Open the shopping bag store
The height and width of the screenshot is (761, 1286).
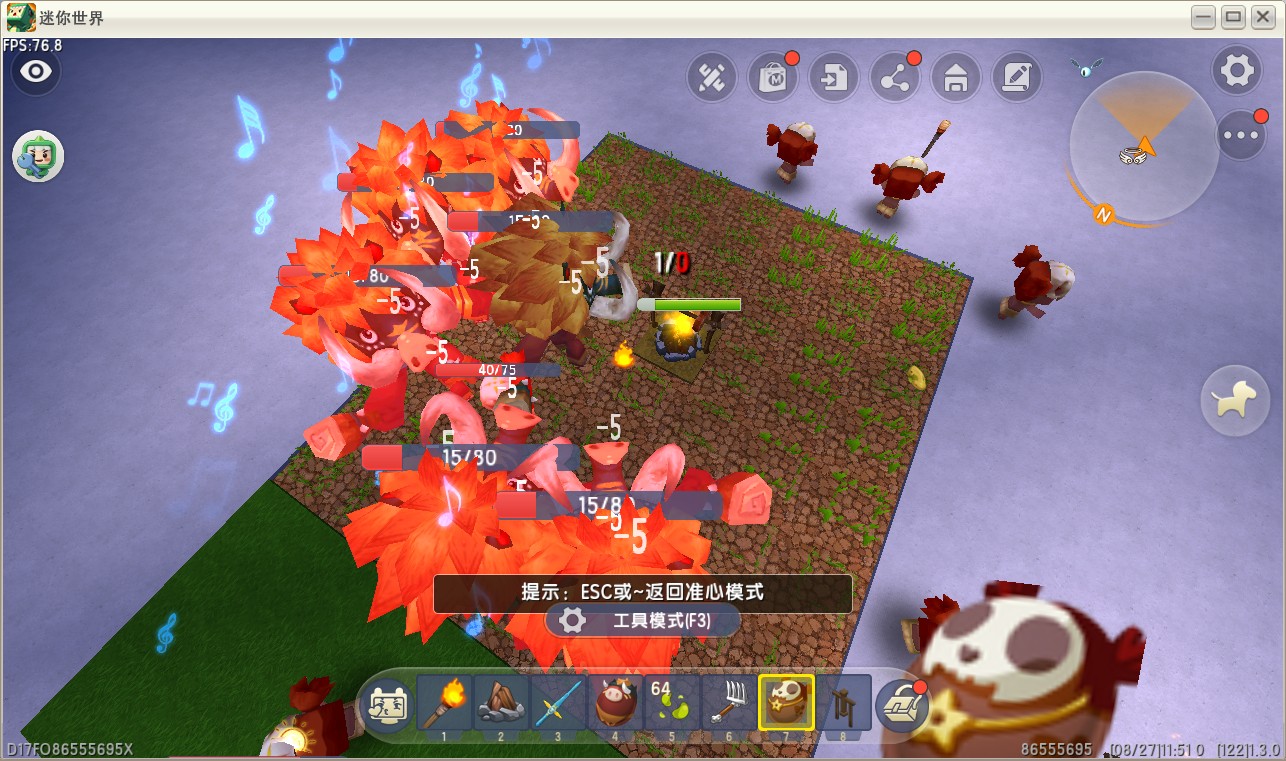click(x=772, y=77)
